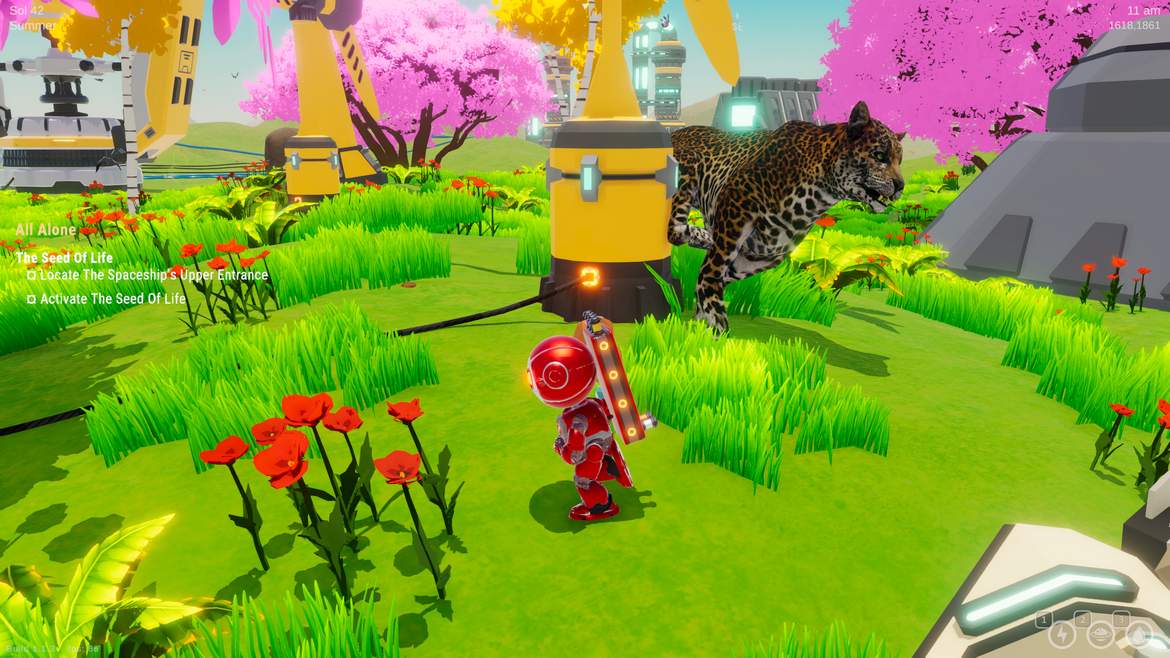Select the water droplet tool slot
The width and height of the screenshot is (1170, 658).
coord(1139,634)
